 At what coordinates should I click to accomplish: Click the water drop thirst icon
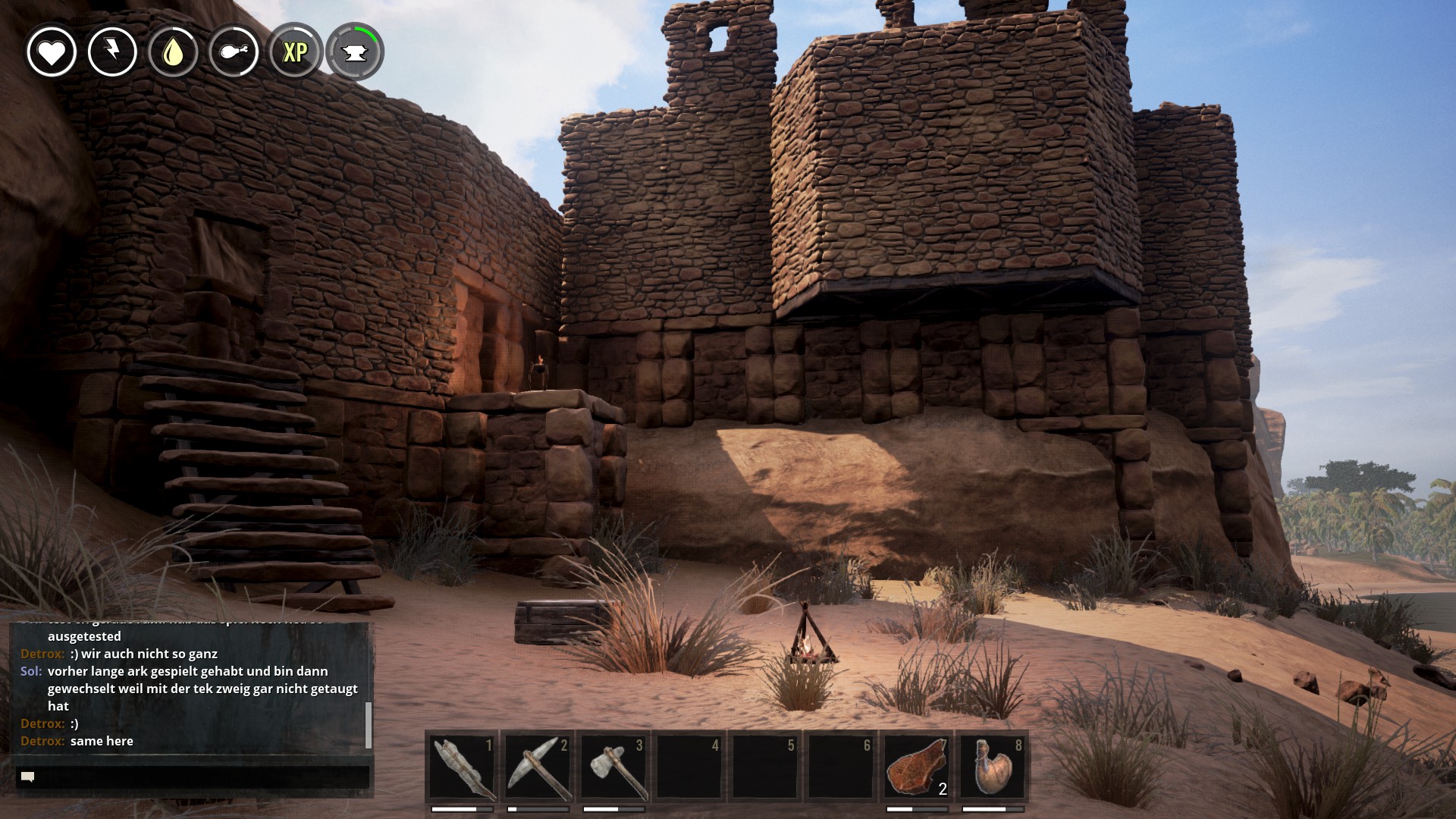coord(173,52)
